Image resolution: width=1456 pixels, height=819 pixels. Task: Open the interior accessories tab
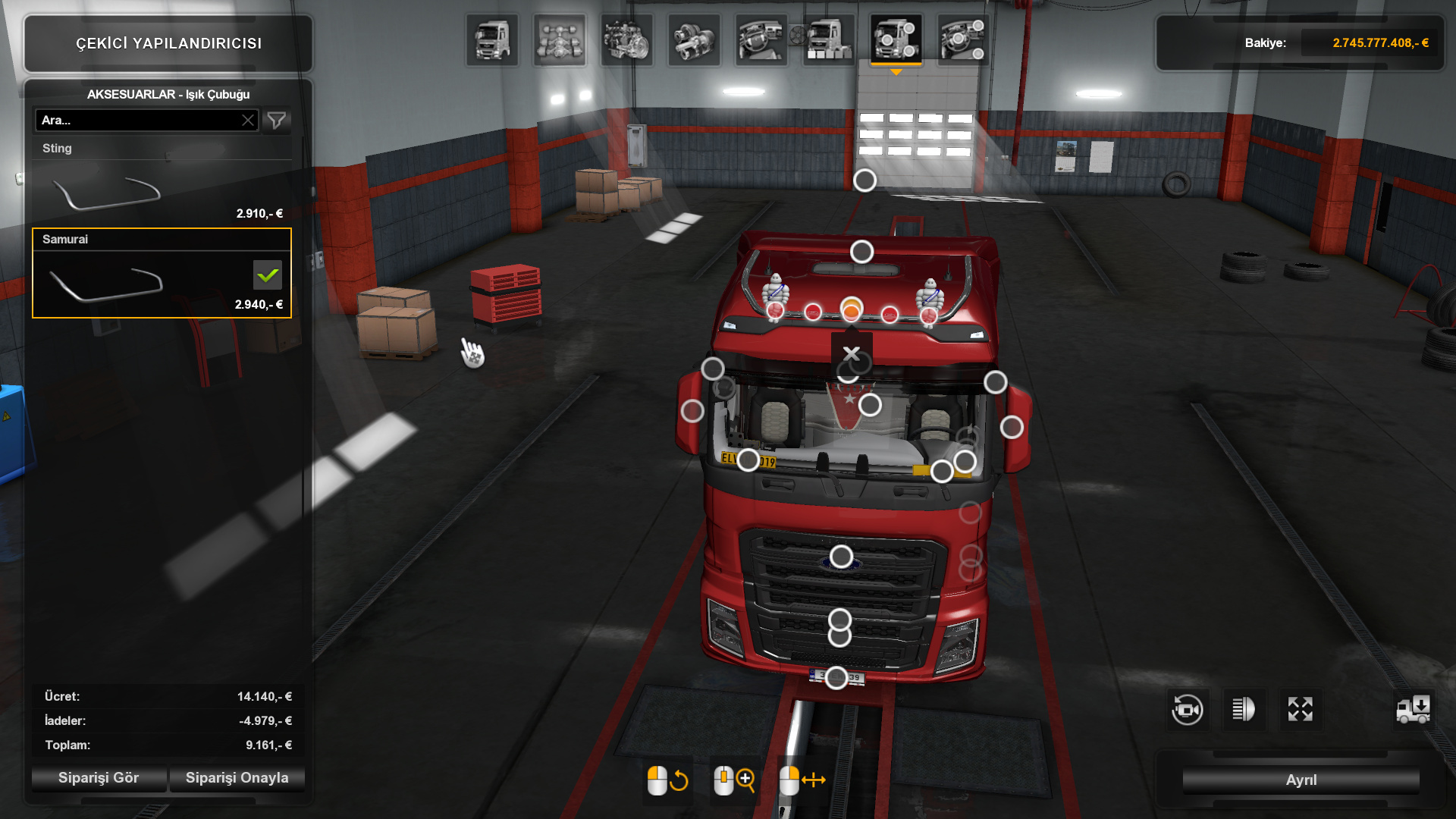(x=963, y=40)
